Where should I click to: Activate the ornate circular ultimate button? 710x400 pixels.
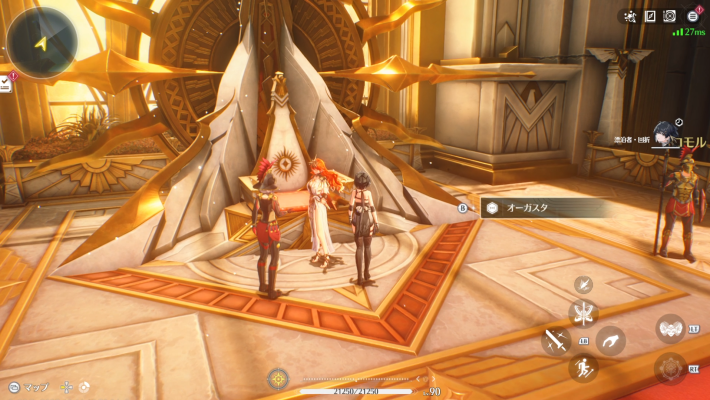[670, 368]
